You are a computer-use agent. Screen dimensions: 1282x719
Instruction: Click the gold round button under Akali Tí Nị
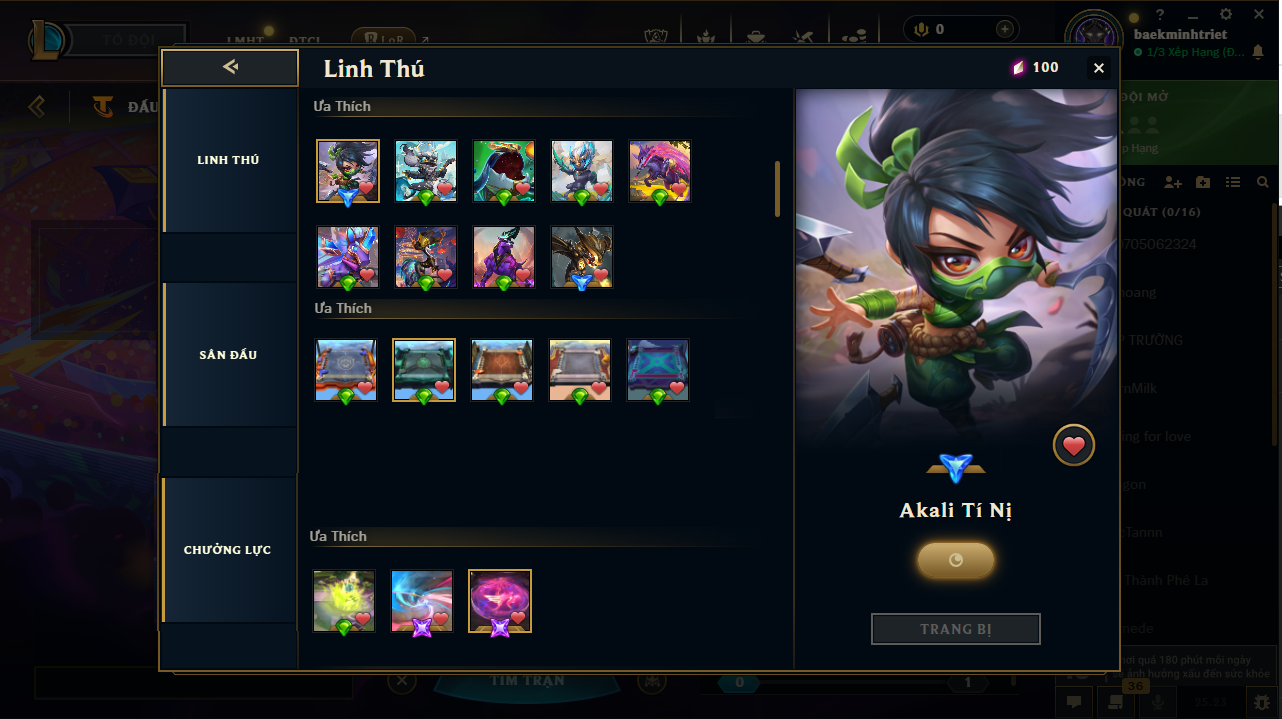pyautogui.click(x=955, y=561)
